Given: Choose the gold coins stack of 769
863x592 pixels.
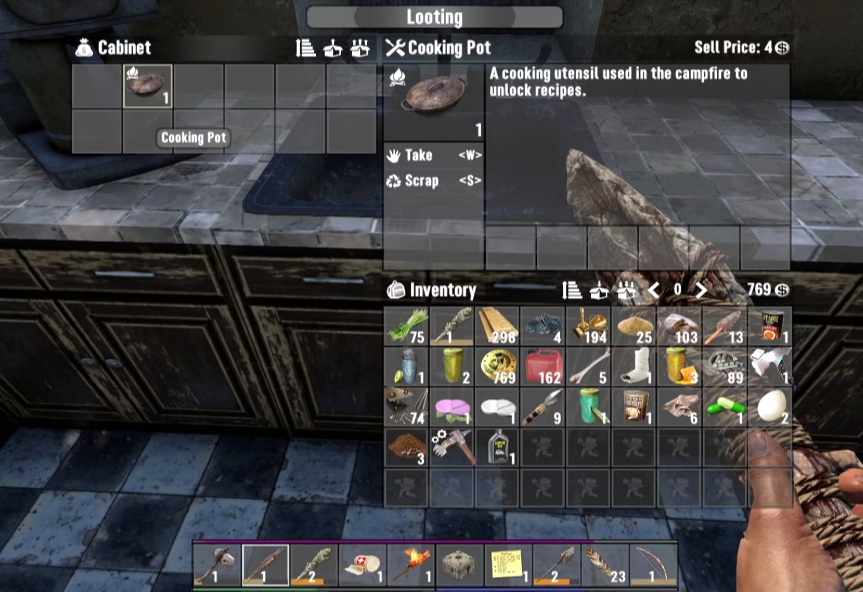Looking at the screenshot, I should [x=497, y=366].
